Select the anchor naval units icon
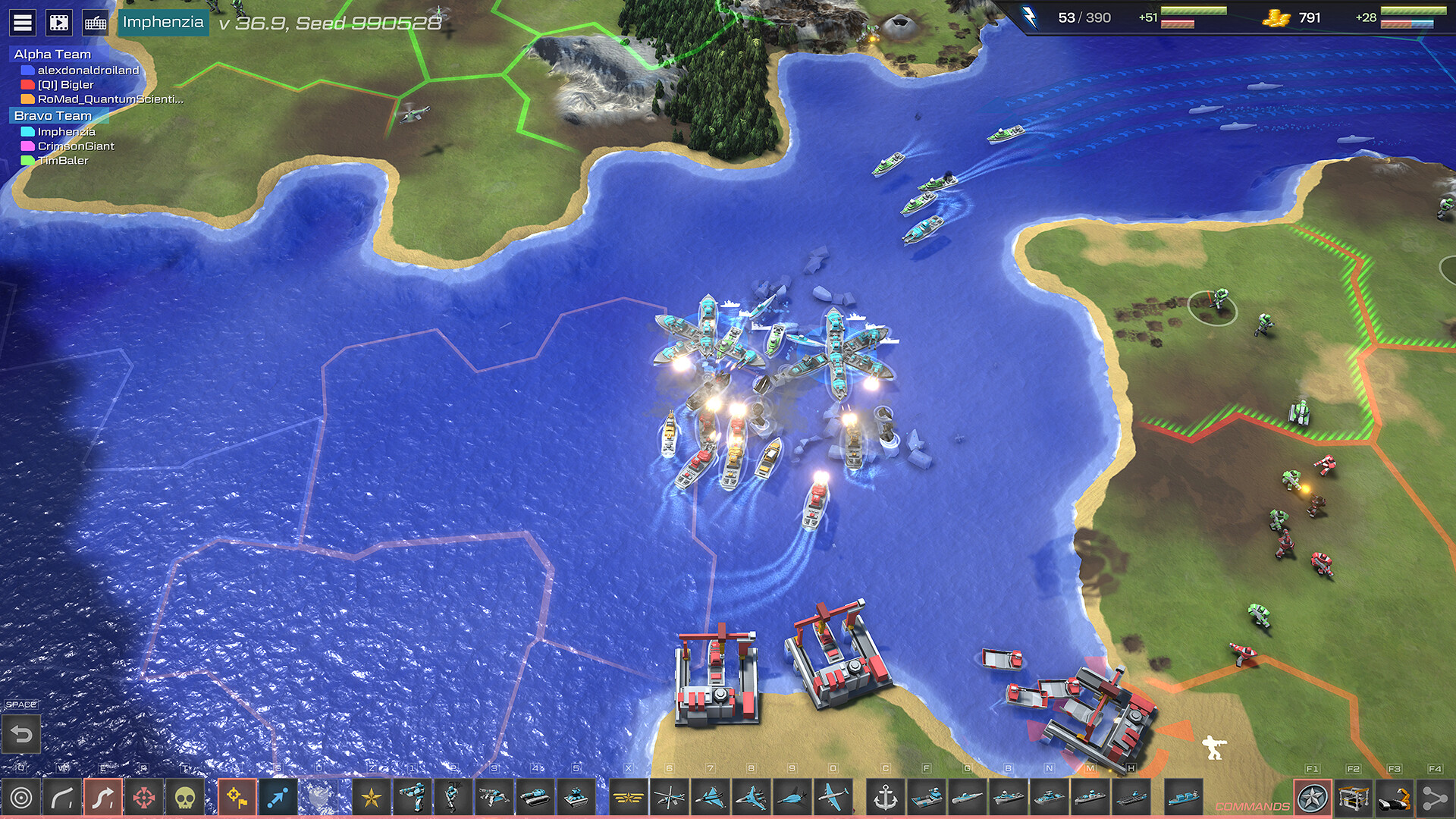Viewport: 1456px width, 819px height. (x=884, y=798)
